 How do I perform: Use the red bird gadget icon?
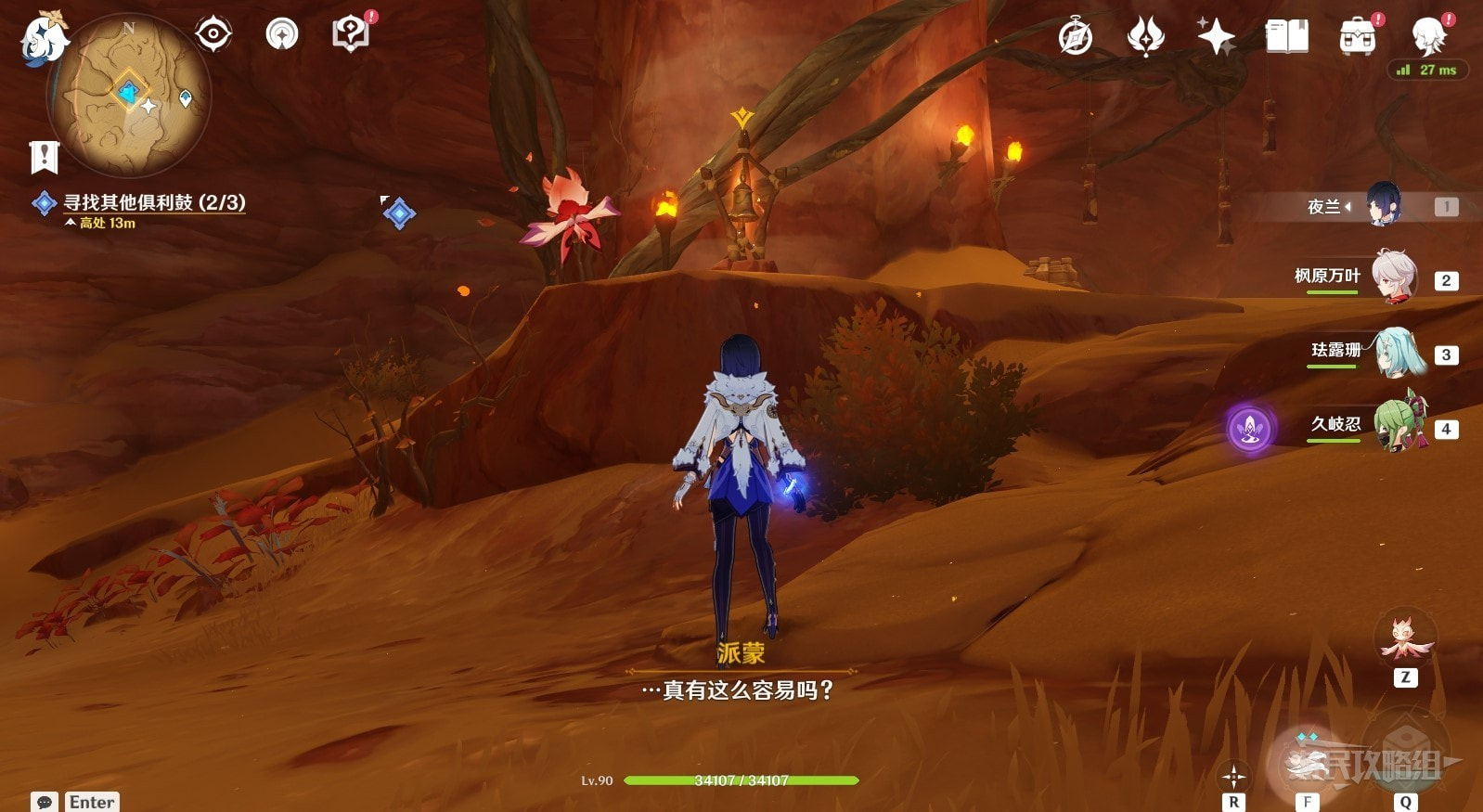1405,639
